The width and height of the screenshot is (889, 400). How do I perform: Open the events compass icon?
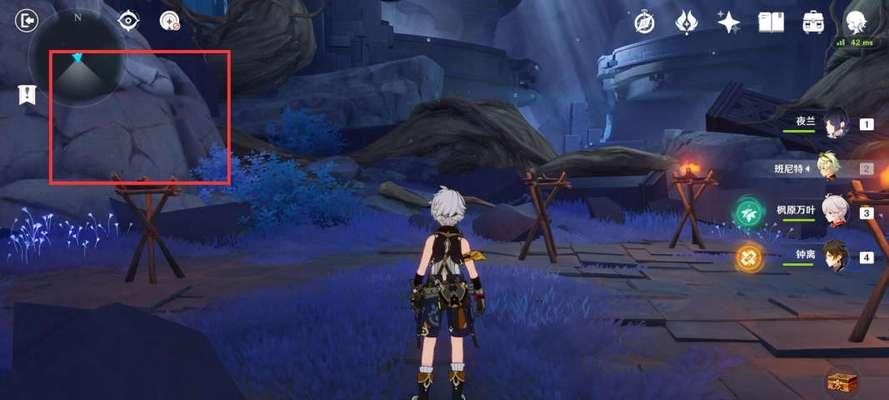pyautogui.click(x=645, y=22)
